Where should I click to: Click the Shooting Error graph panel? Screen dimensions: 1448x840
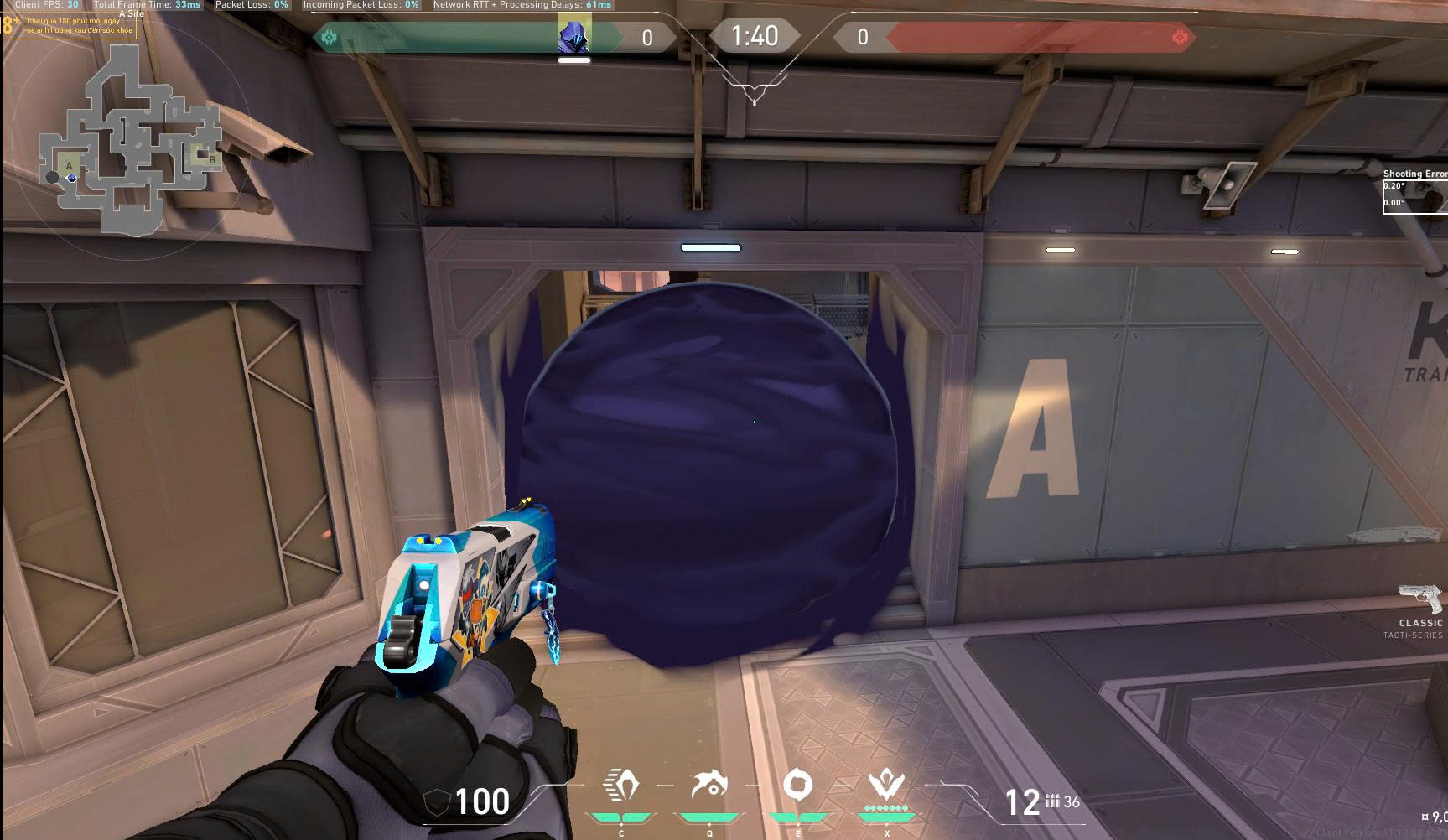[1414, 196]
